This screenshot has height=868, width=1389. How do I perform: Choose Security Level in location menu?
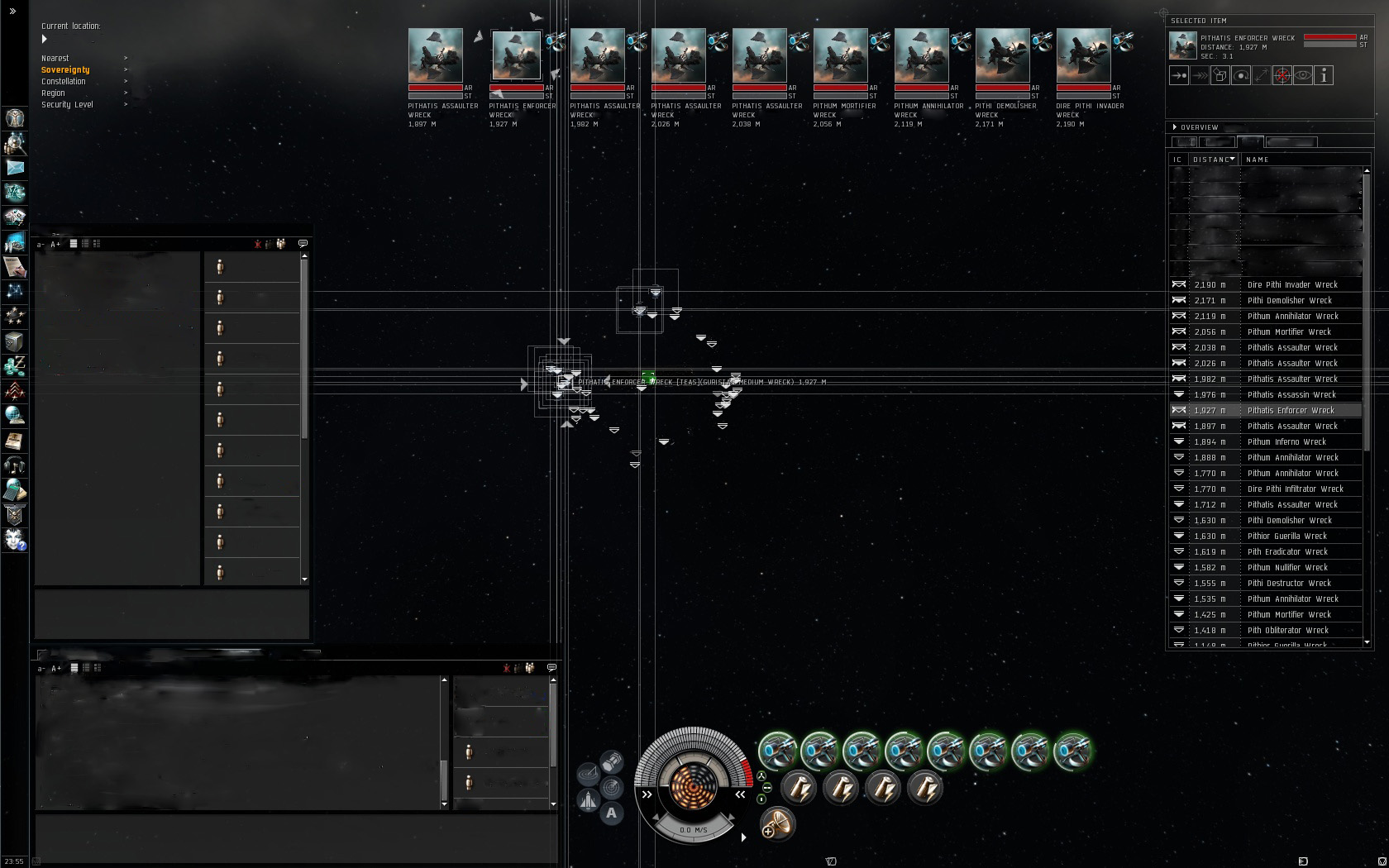(x=67, y=105)
